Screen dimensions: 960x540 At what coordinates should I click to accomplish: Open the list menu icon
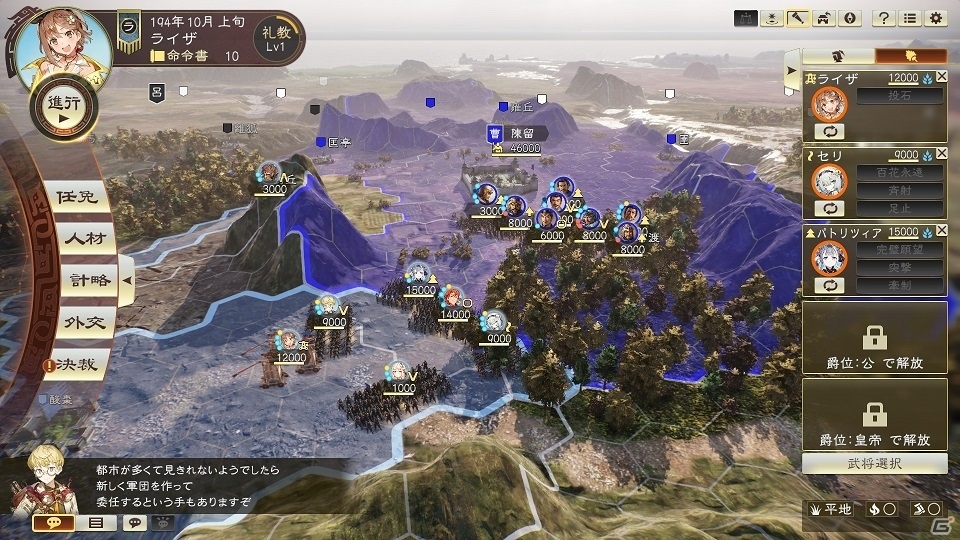point(909,18)
